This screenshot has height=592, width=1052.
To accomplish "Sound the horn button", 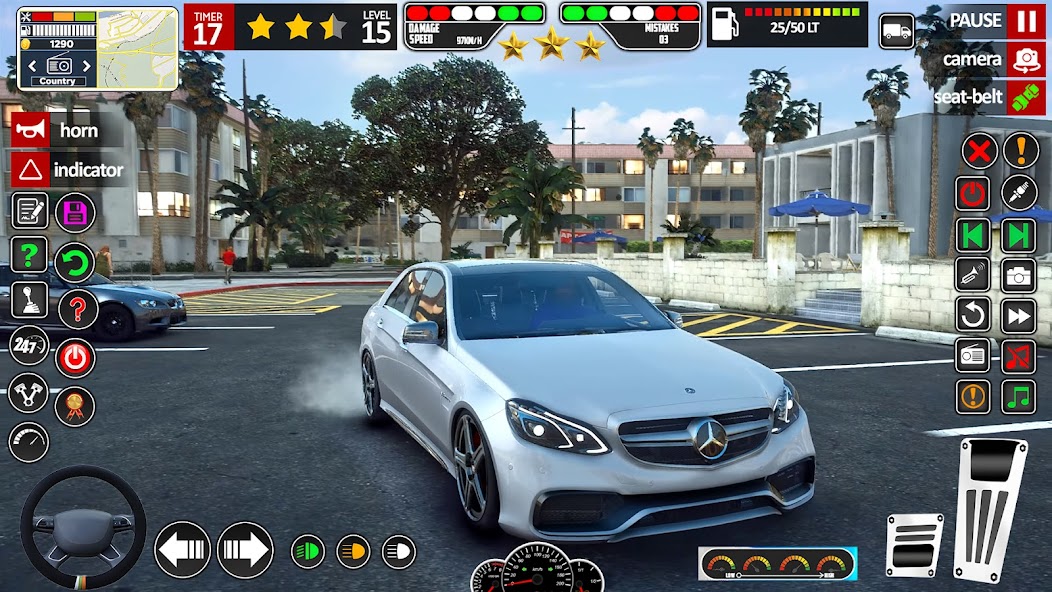I will pyautogui.click(x=31, y=130).
